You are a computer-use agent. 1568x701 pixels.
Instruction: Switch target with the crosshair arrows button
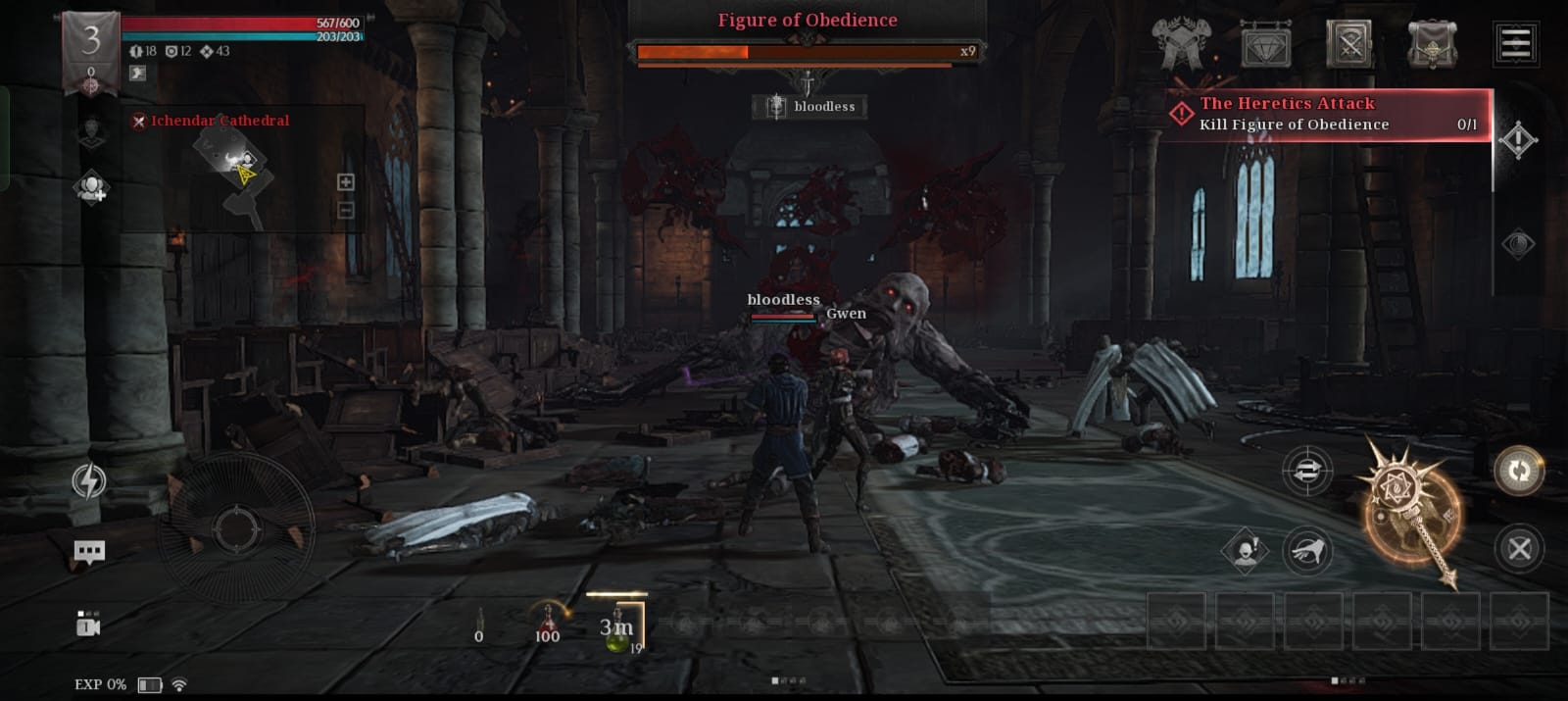[x=1307, y=472]
